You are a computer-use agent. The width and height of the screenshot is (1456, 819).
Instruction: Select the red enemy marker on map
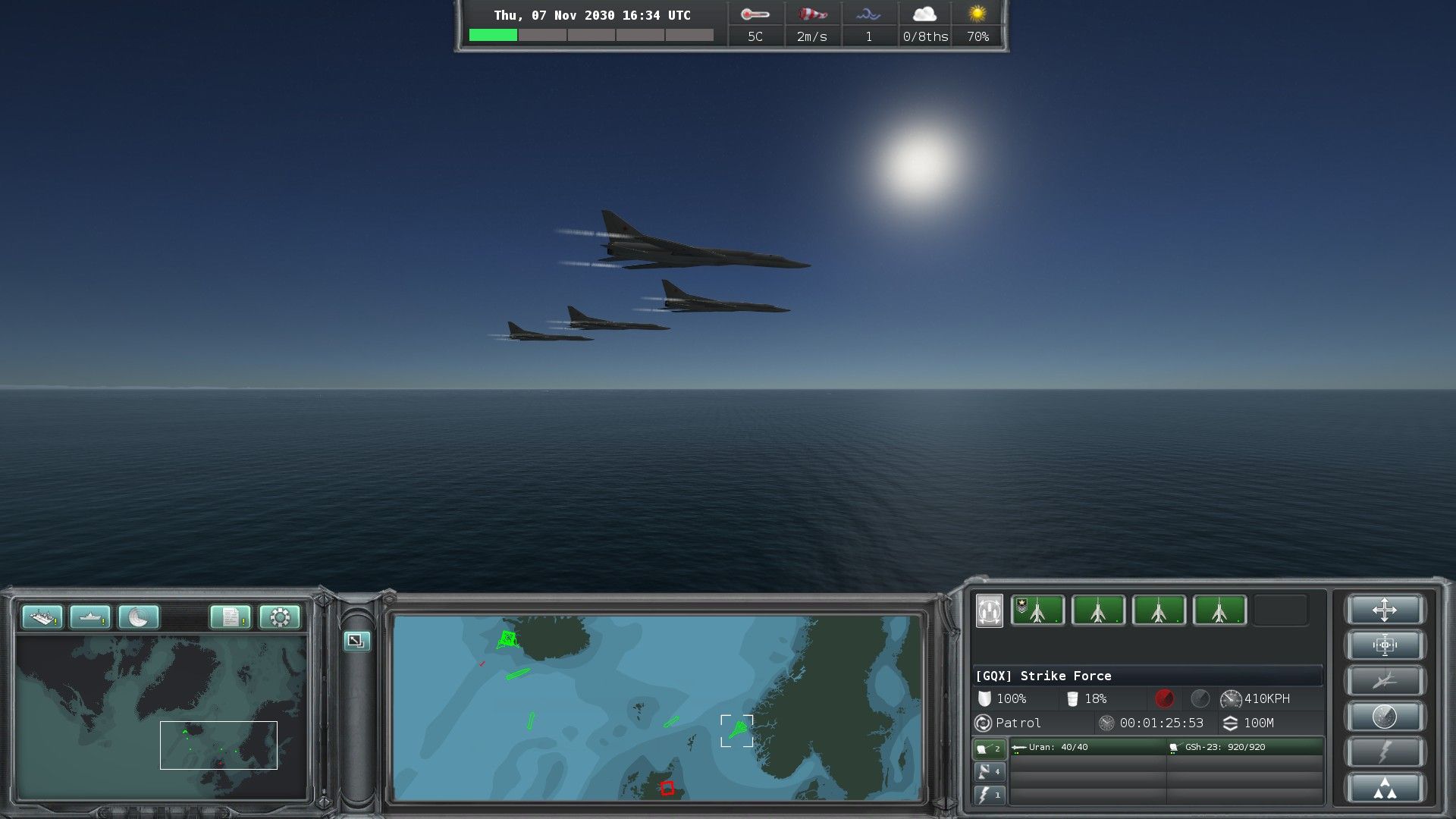click(x=667, y=788)
